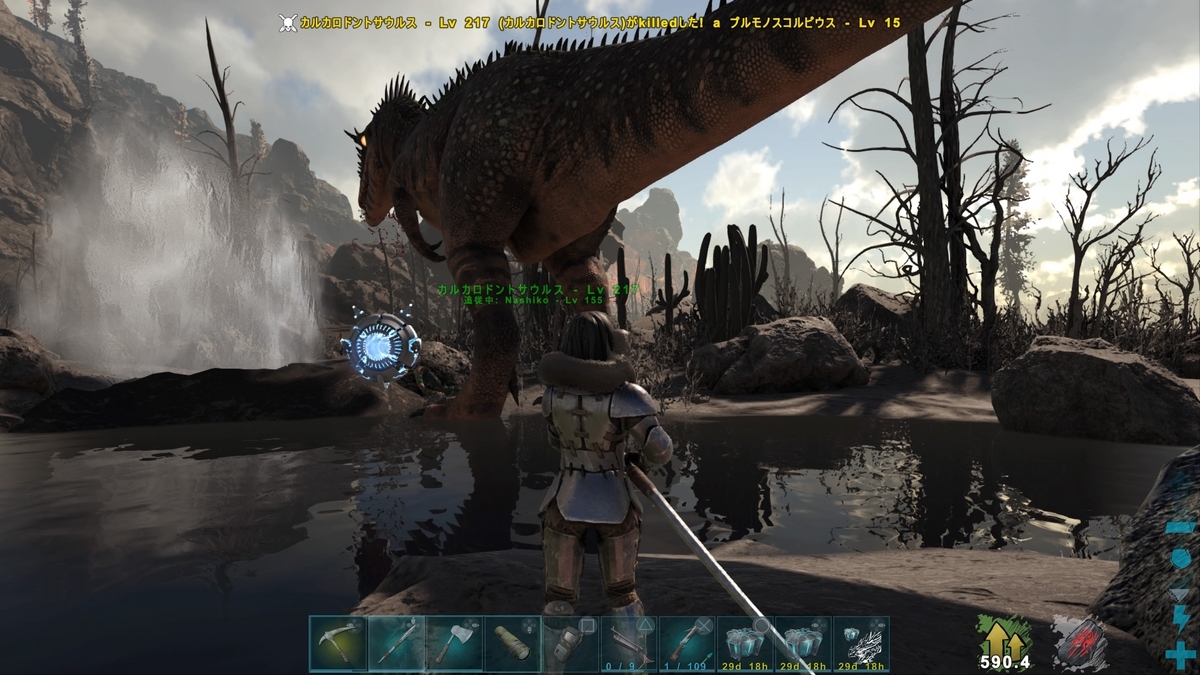Equip the spear from the hotbar
The image size is (1200, 675).
click(396, 643)
